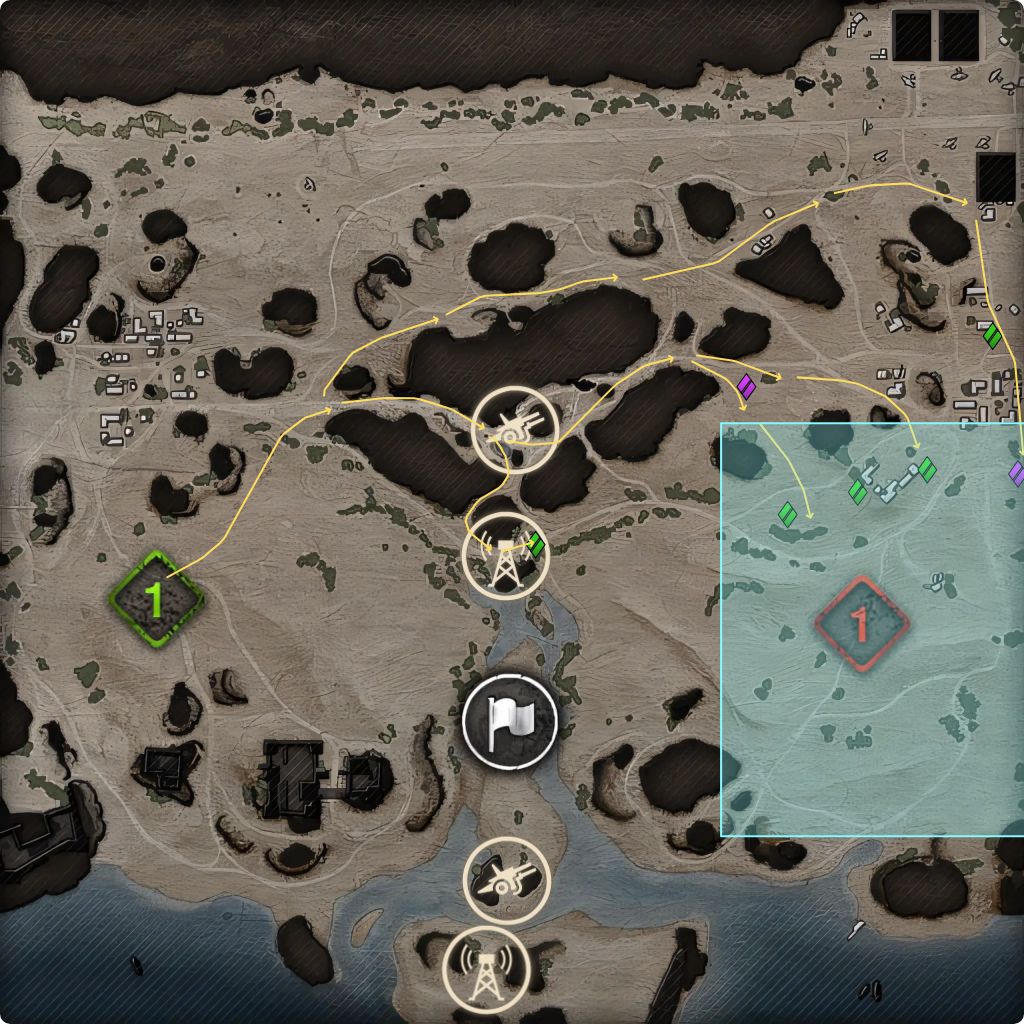Select the red enemy base 1 marker
The height and width of the screenshot is (1024, 1024).
click(860, 623)
